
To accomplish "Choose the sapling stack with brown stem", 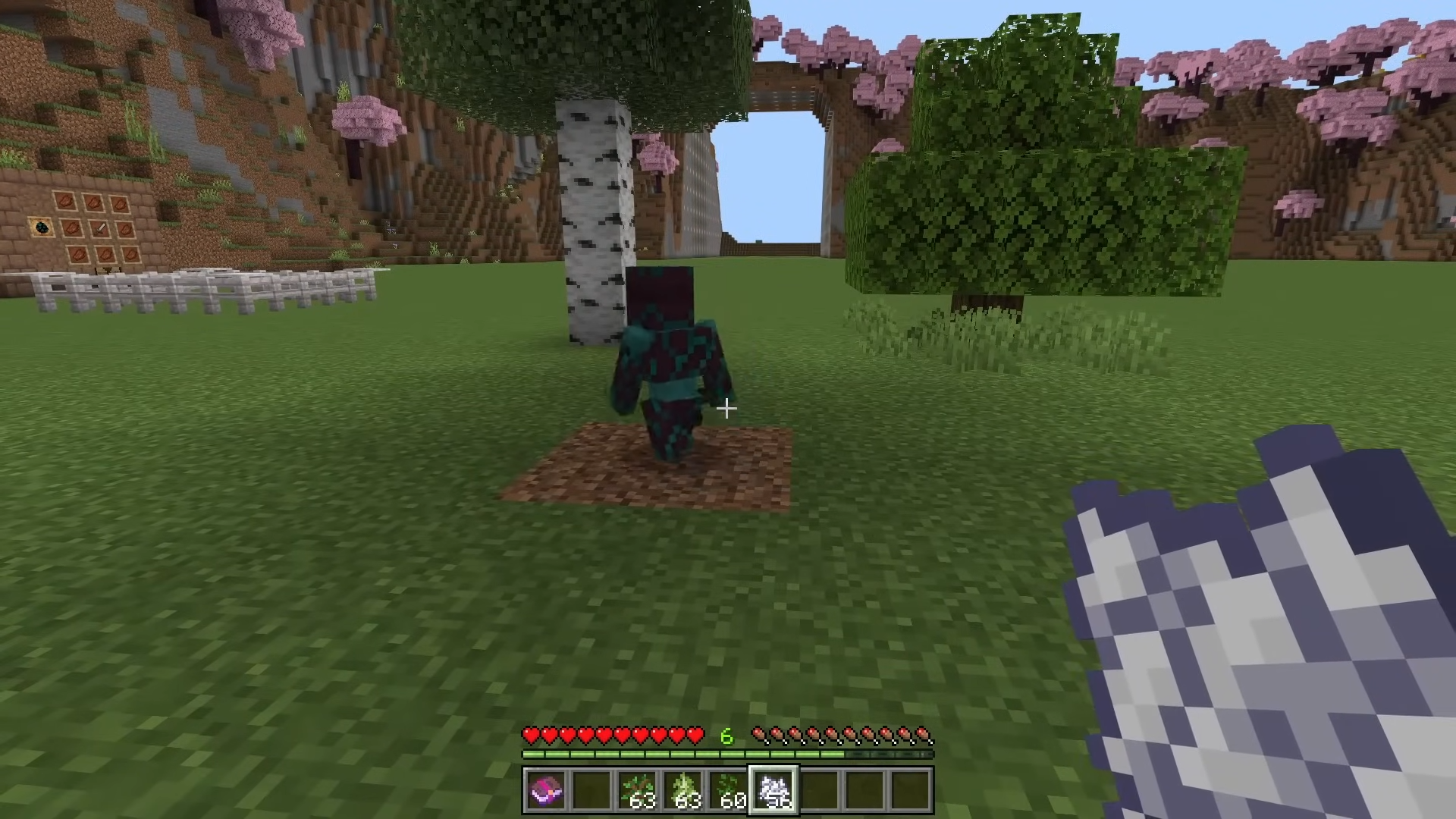I will [x=637, y=790].
